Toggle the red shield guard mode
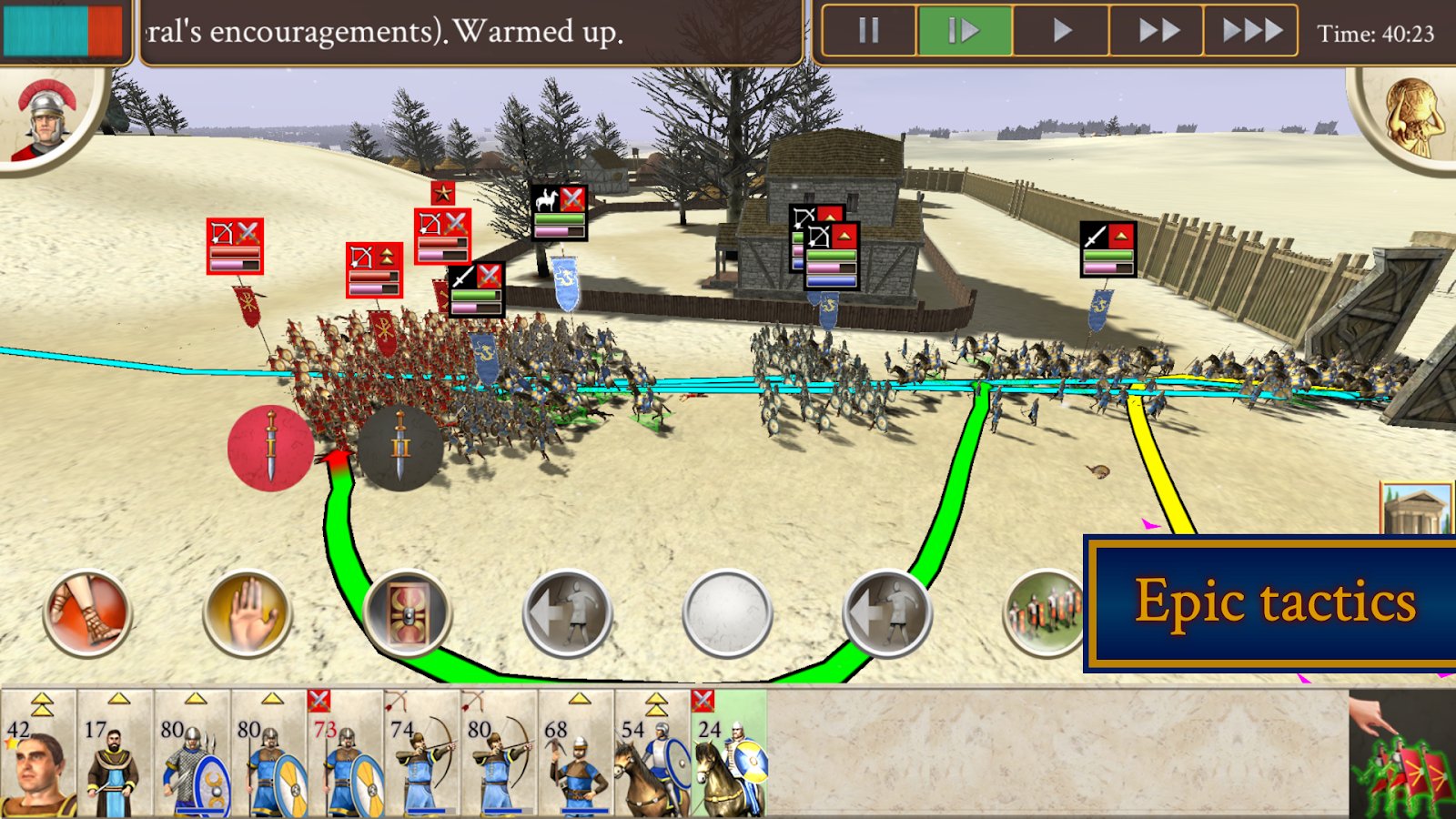The width and height of the screenshot is (1456, 819). tap(407, 614)
